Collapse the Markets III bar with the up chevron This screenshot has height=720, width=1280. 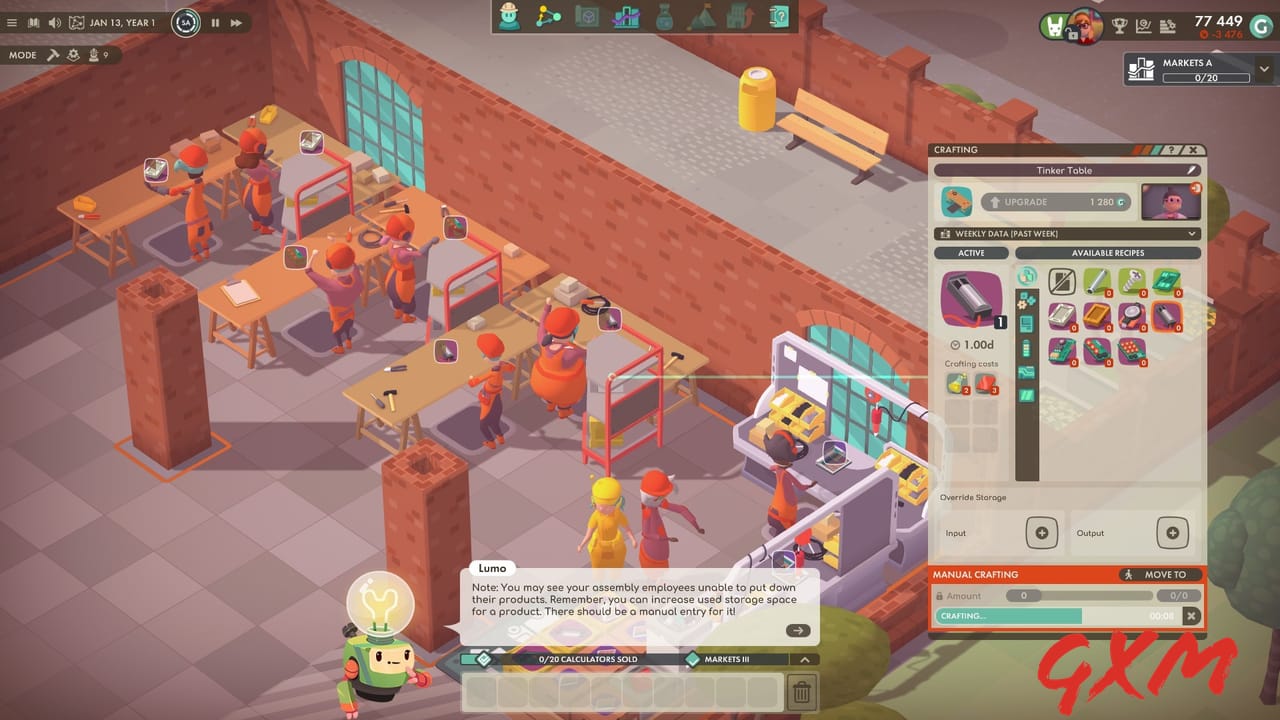click(x=805, y=660)
